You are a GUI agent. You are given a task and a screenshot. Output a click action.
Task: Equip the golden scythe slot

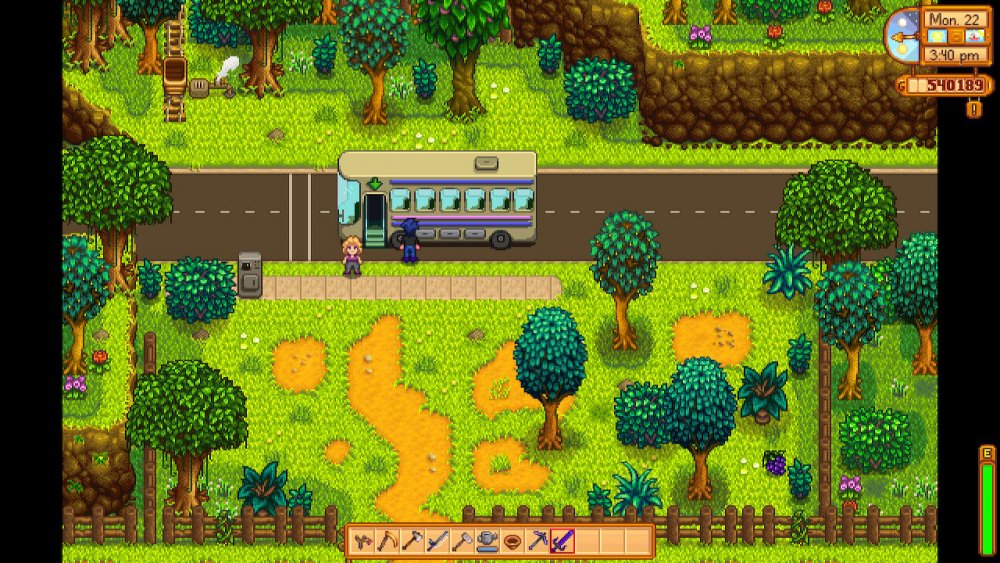click(x=388, y=541)
